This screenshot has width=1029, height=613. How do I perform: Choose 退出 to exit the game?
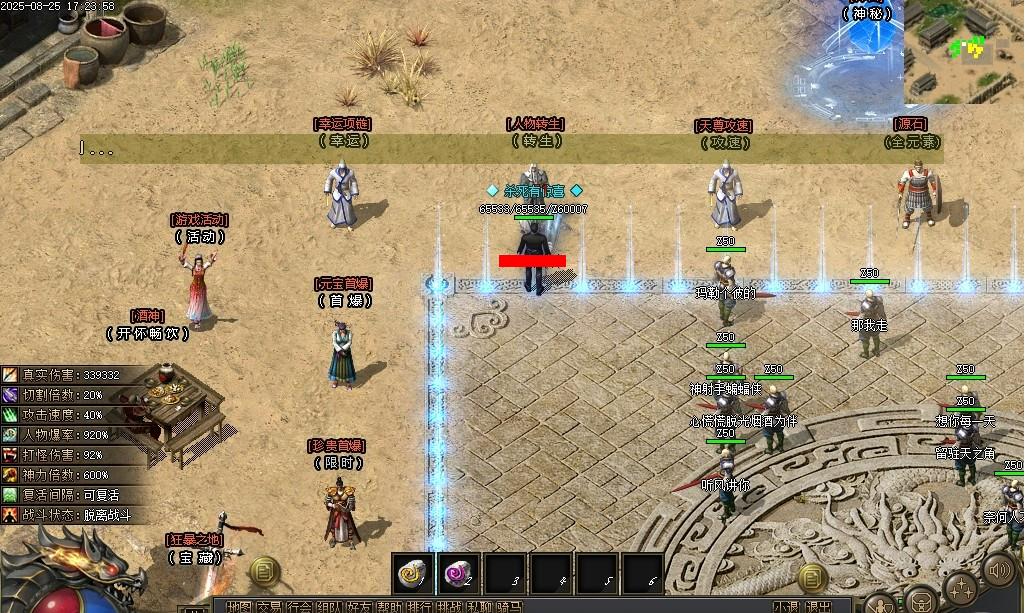[818, 606]
